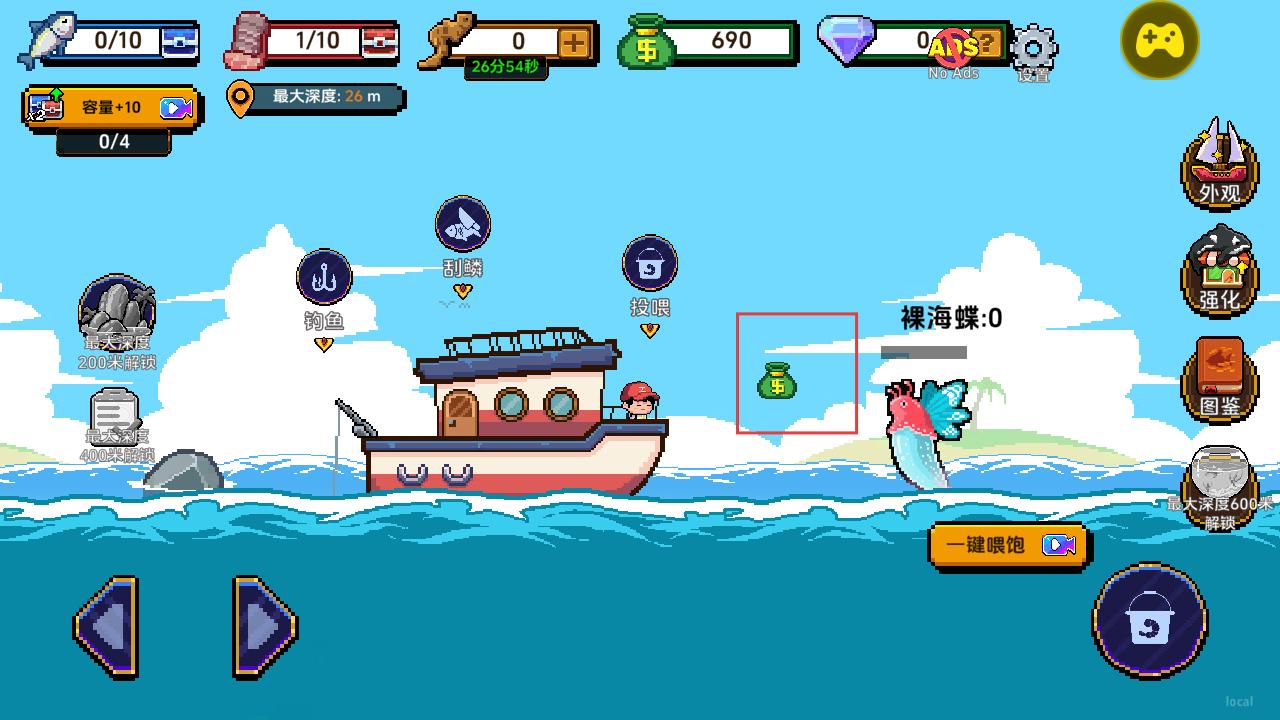Click the No Ads badge
Viewport: 1280px width, 720px height.
point(953,50)
